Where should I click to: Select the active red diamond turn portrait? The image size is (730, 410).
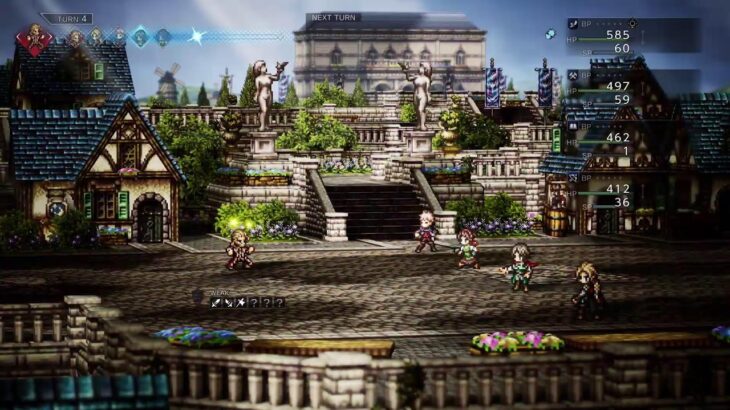pos(34,40)
